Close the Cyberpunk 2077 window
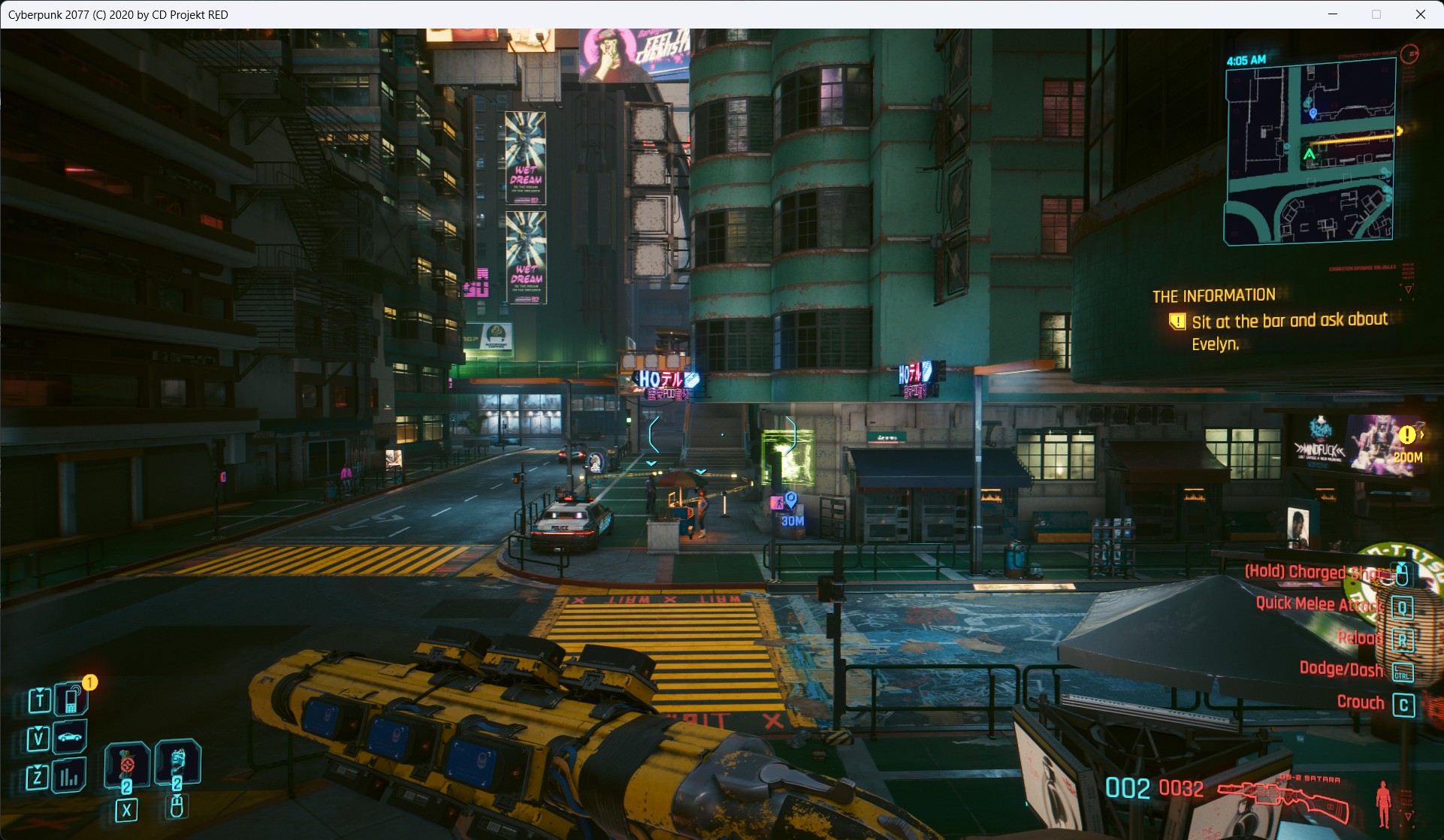The image size is (1444, 840). click(x=1420, y=14)
